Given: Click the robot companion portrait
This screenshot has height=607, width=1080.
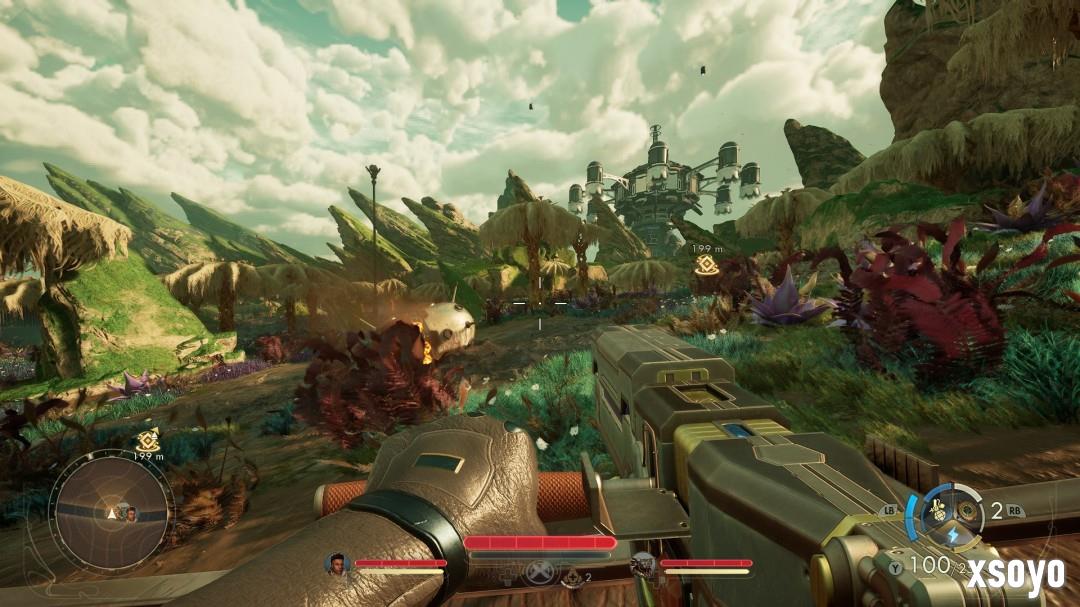Looking at the screenshot, I should point(642,563).
